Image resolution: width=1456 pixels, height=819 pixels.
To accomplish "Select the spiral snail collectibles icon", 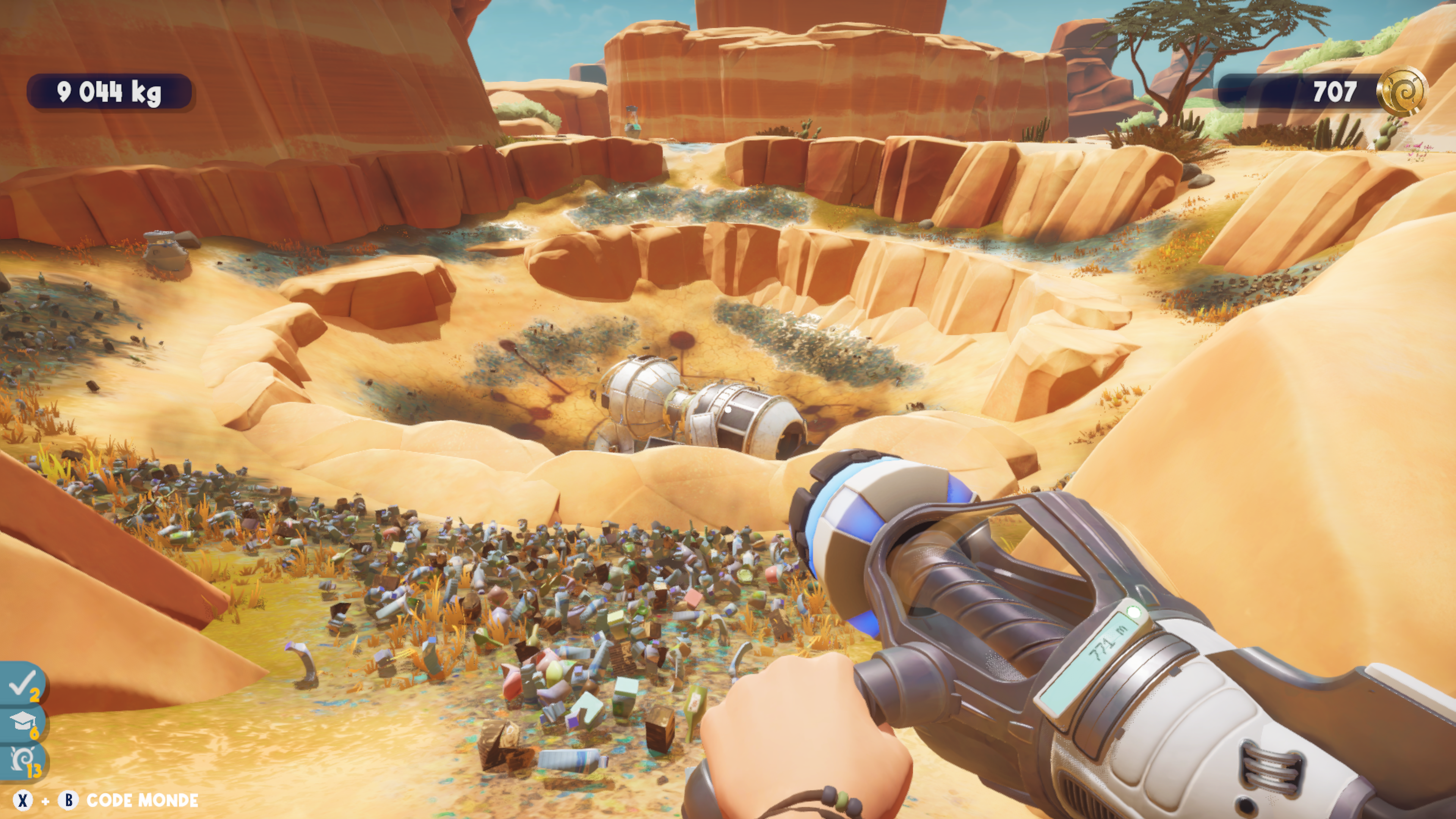I will [x=23, y=761].
